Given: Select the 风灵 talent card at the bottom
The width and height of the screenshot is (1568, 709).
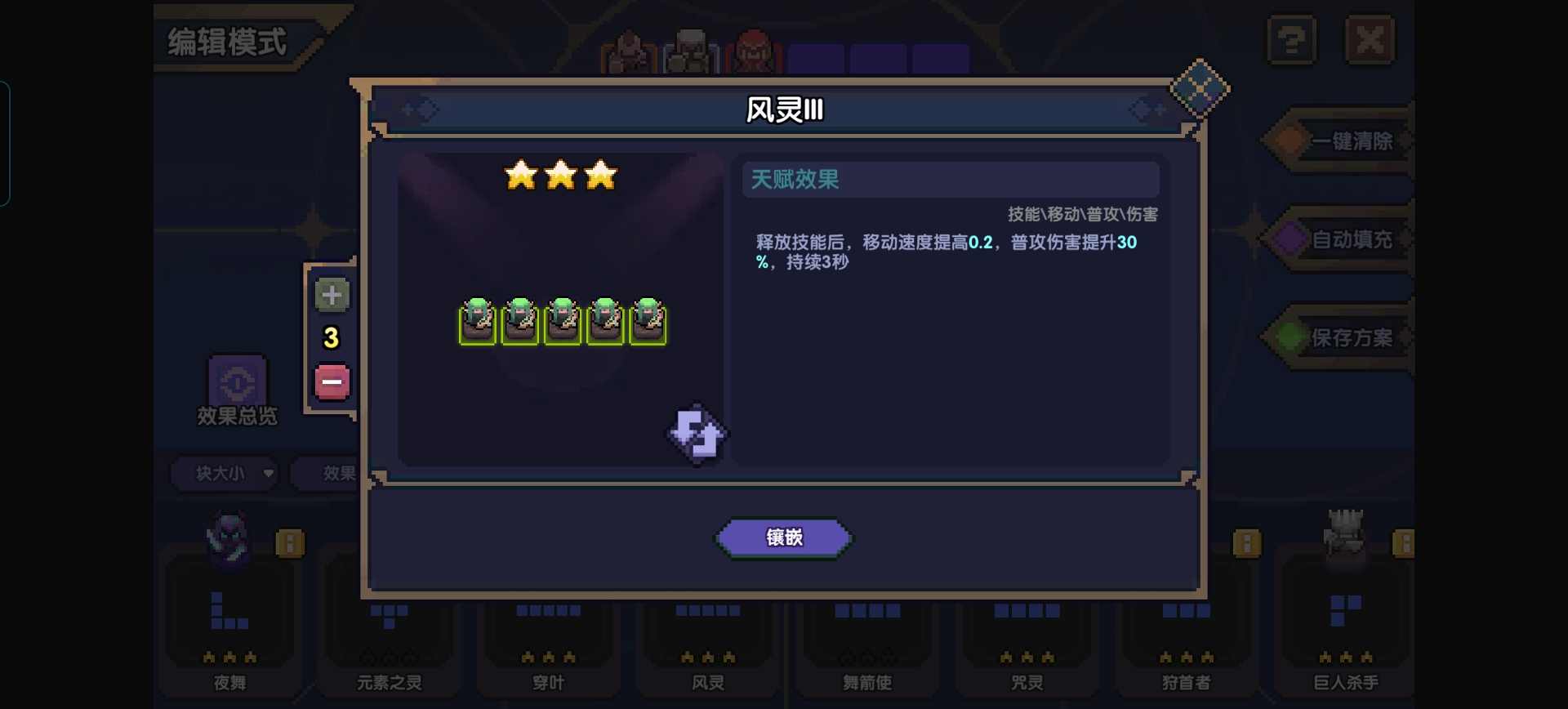Looking at the screenshot, I should pyautogui.click(x=707, y=645).
